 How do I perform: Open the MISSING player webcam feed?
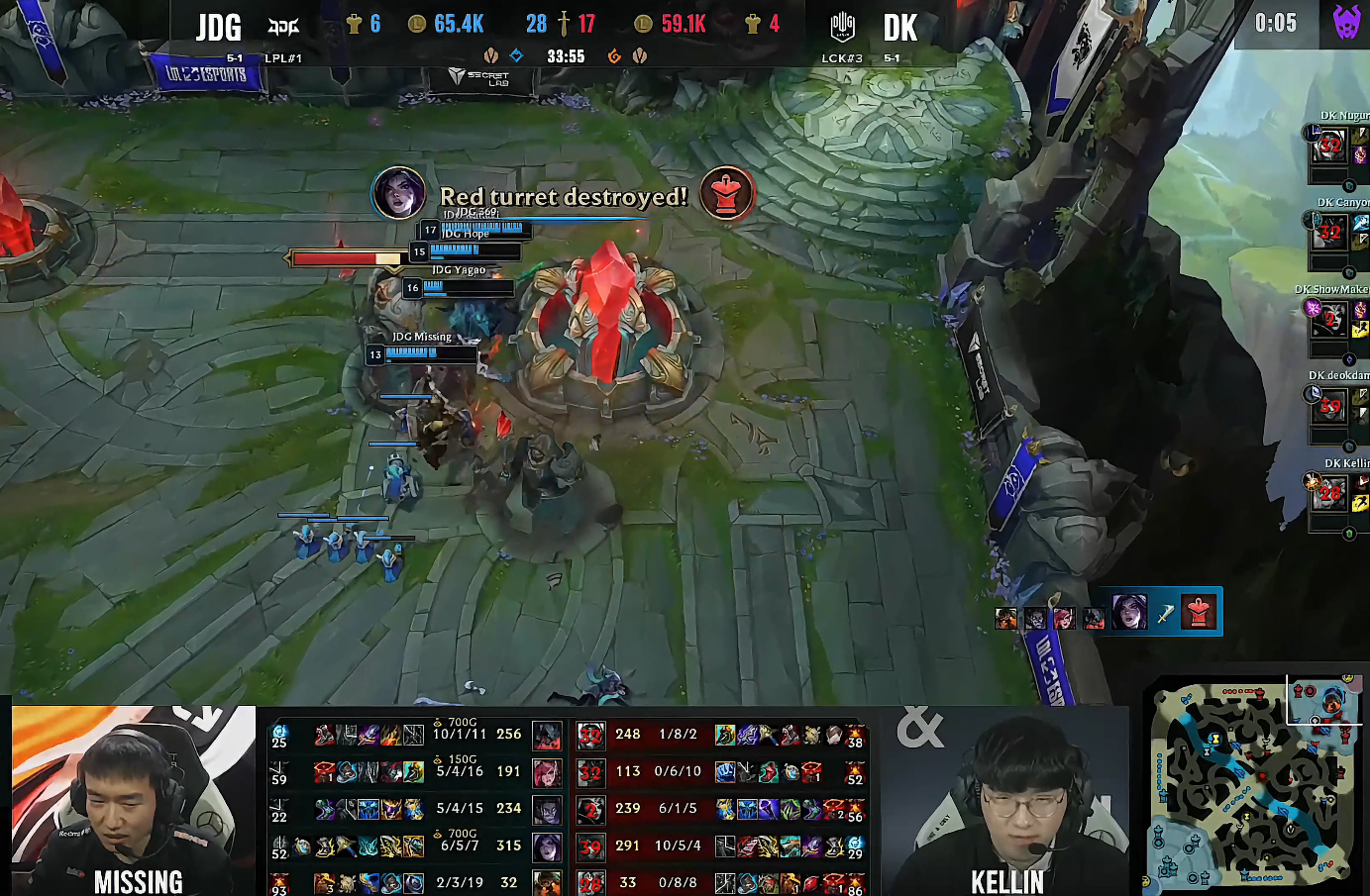[133, 799]
